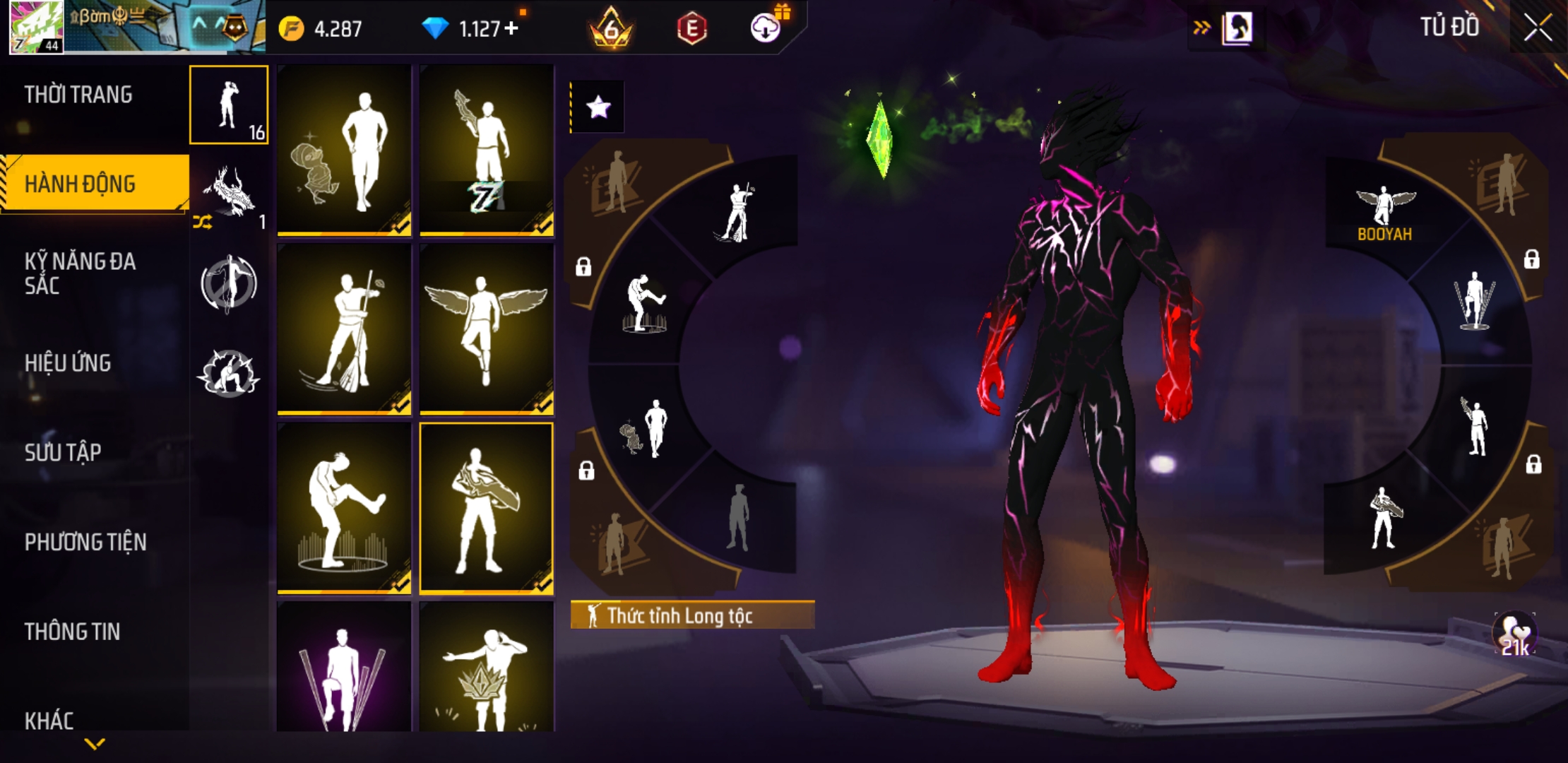Open the Hiệu Ứng section
The width and height of the screenshot is (1568, 763).
coord(68,363)
